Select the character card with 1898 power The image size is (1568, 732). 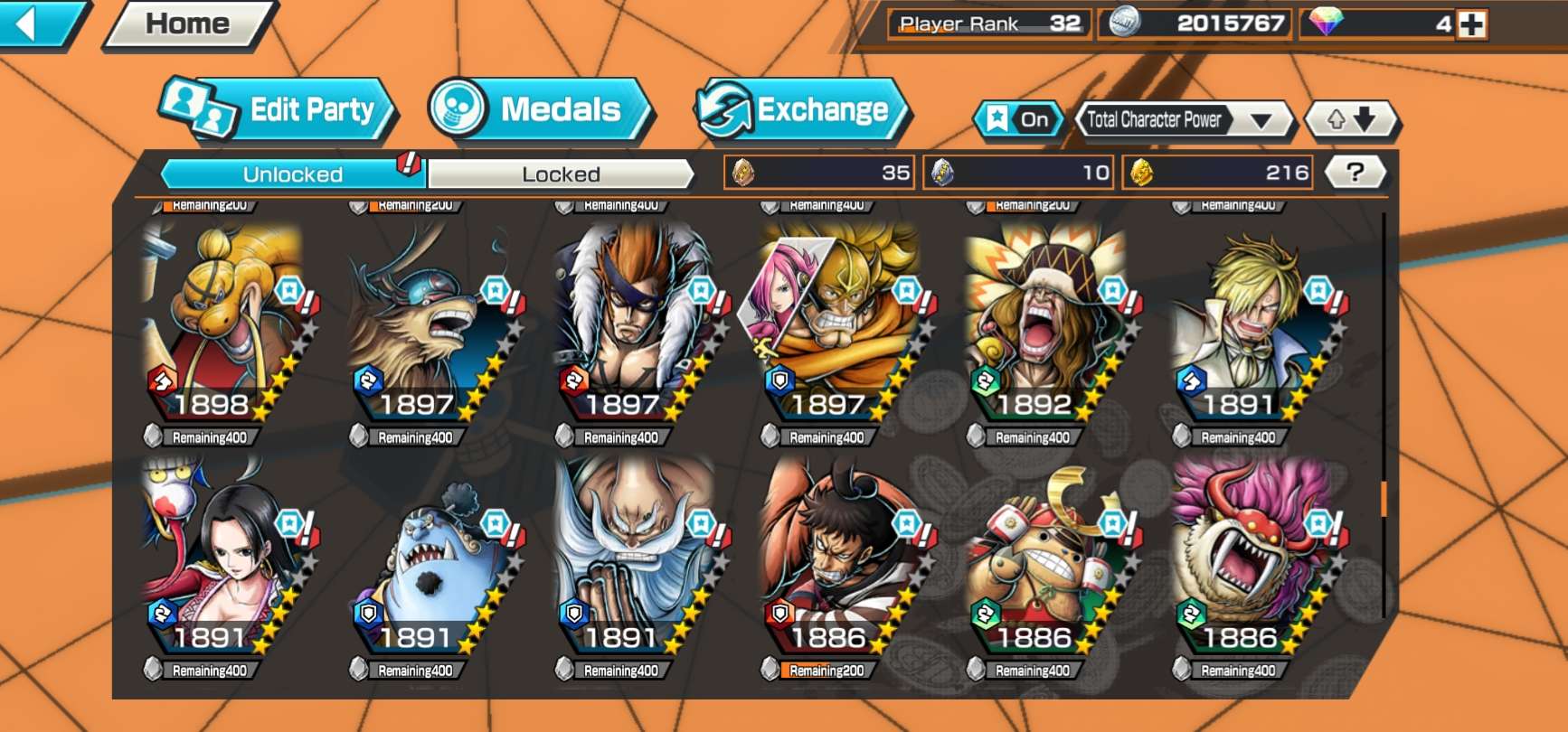tap(224, 325)
